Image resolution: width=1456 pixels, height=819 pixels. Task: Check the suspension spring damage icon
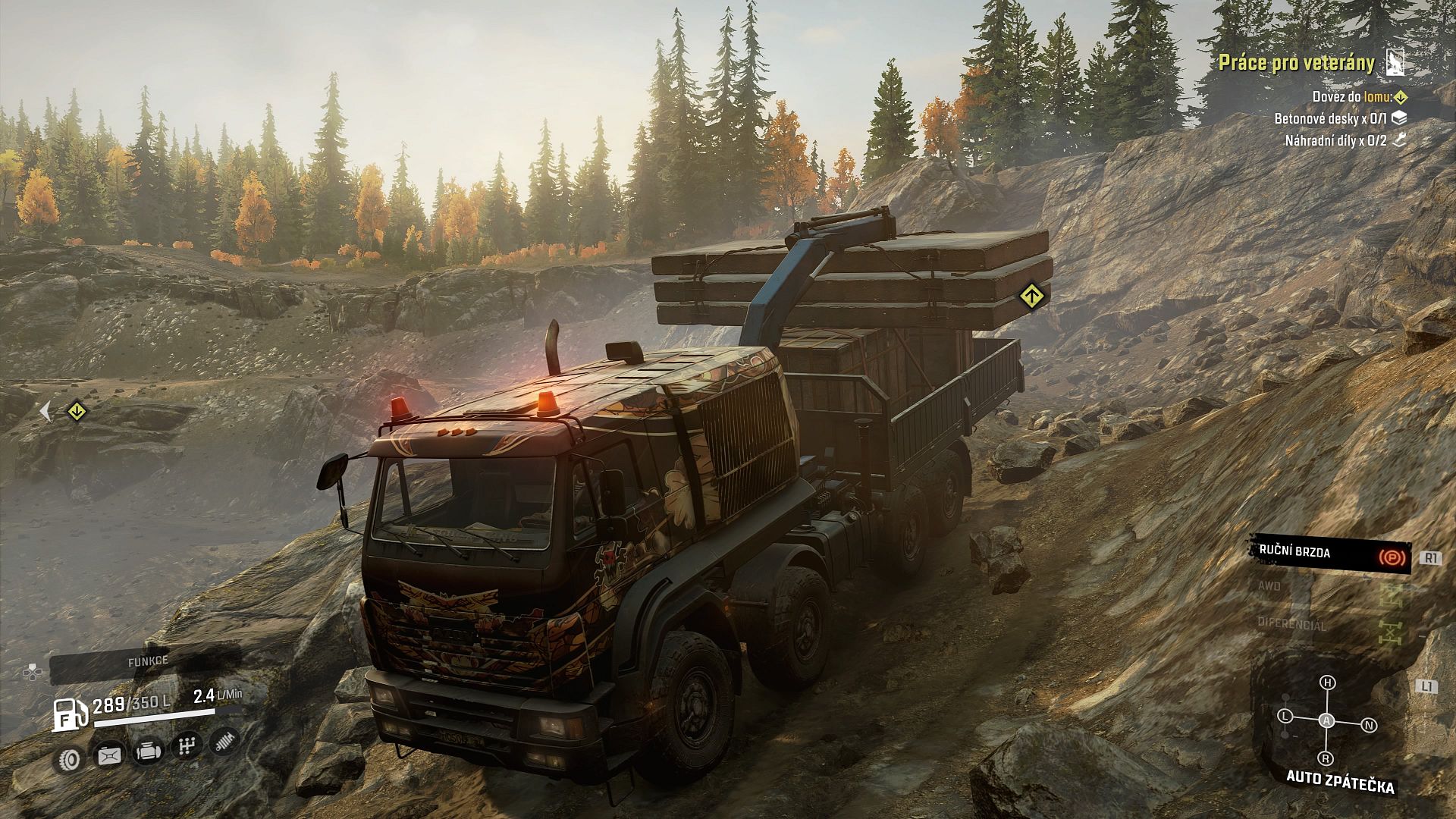coord(224,742)
